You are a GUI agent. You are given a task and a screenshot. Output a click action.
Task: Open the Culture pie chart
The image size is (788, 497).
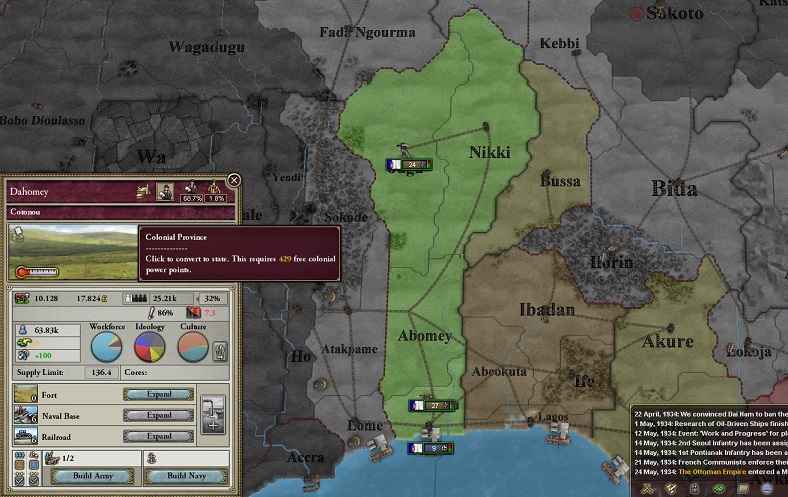coord(193,346)
